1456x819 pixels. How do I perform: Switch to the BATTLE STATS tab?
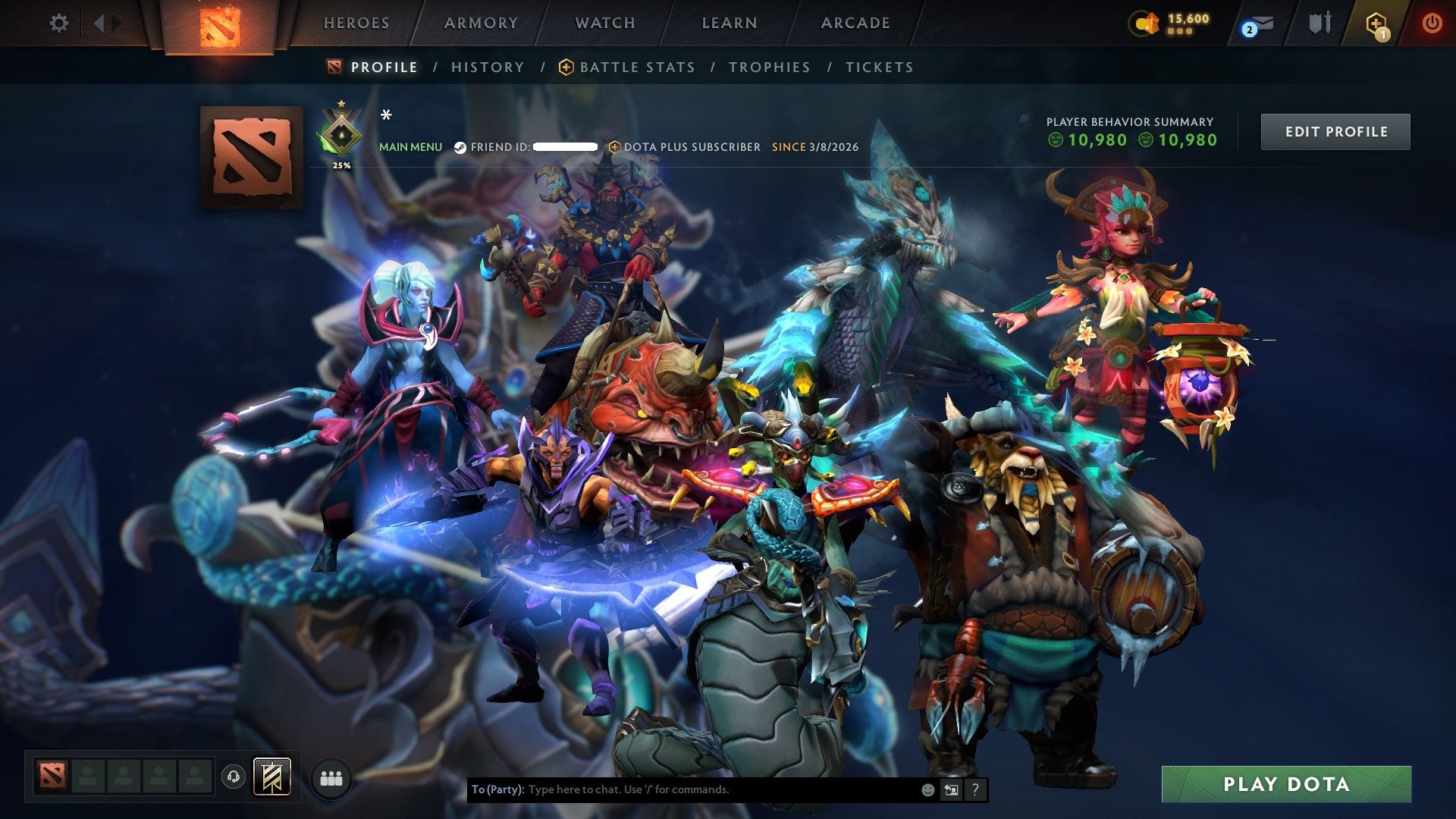click(635, 67)
